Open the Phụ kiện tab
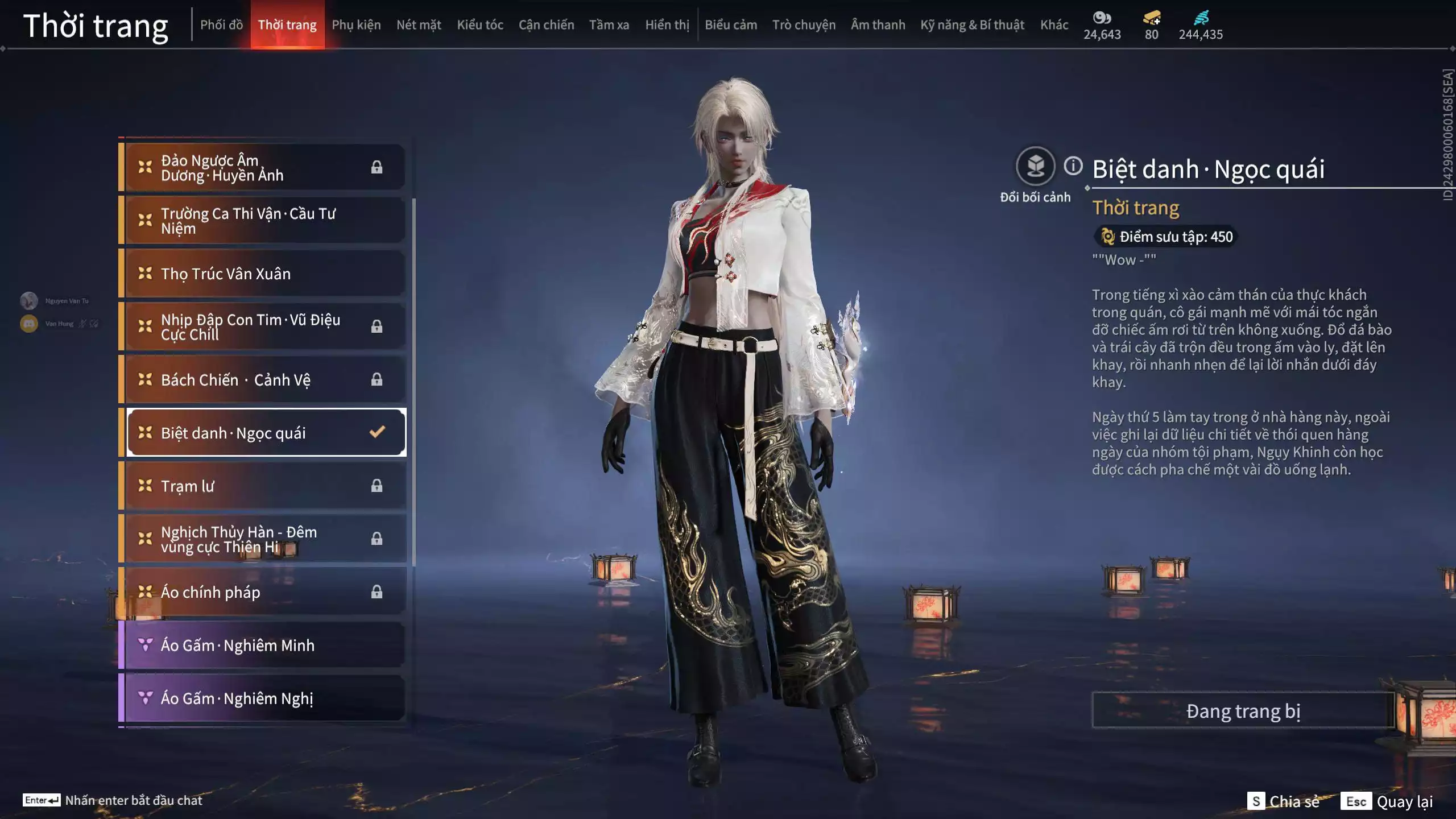The height and width of the screenshot is (819, 1456). [356, 25]
